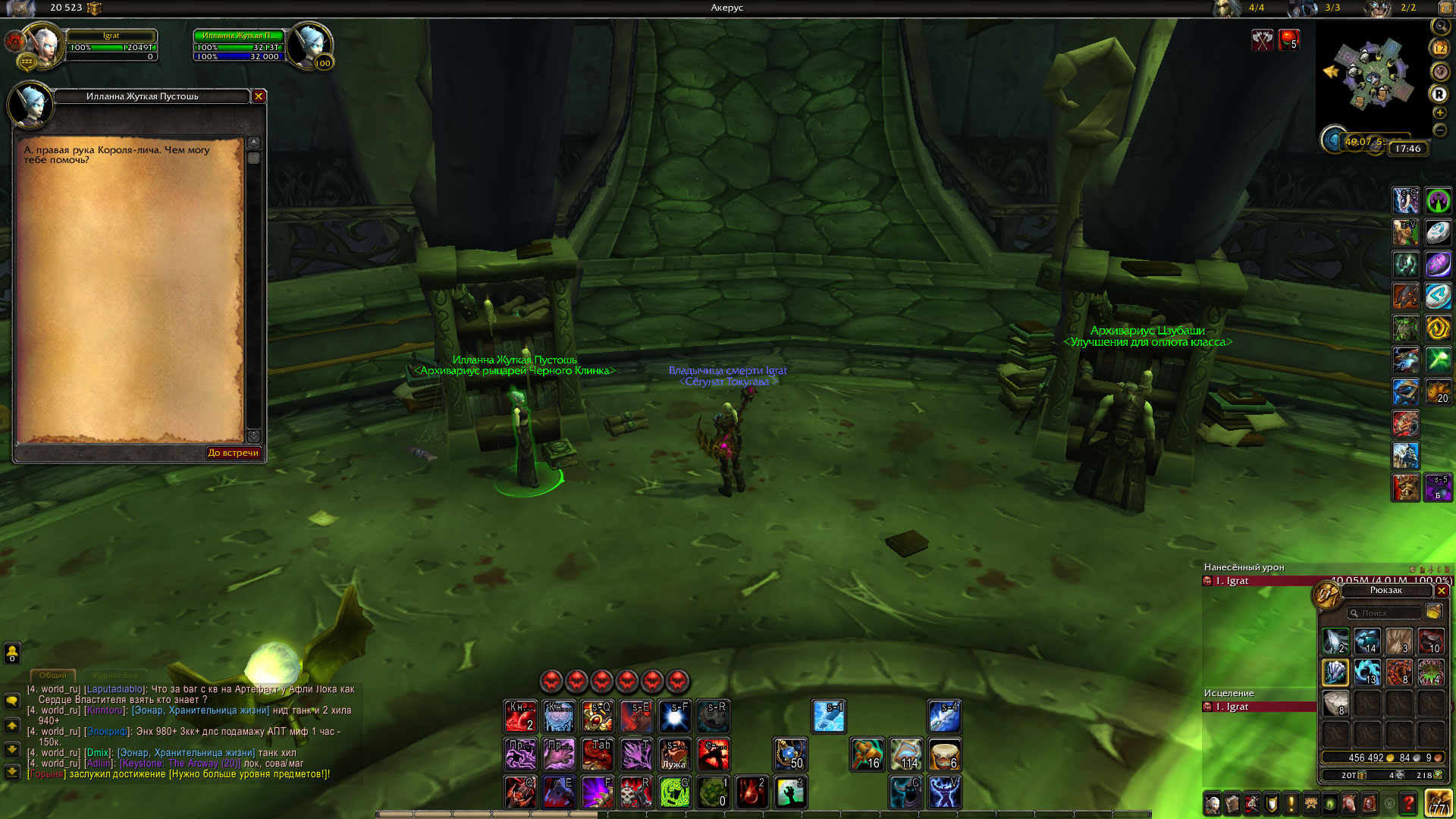Select the bag item stack of 14
This screenshot has width=1456, height=819.
click(1367, 641)
